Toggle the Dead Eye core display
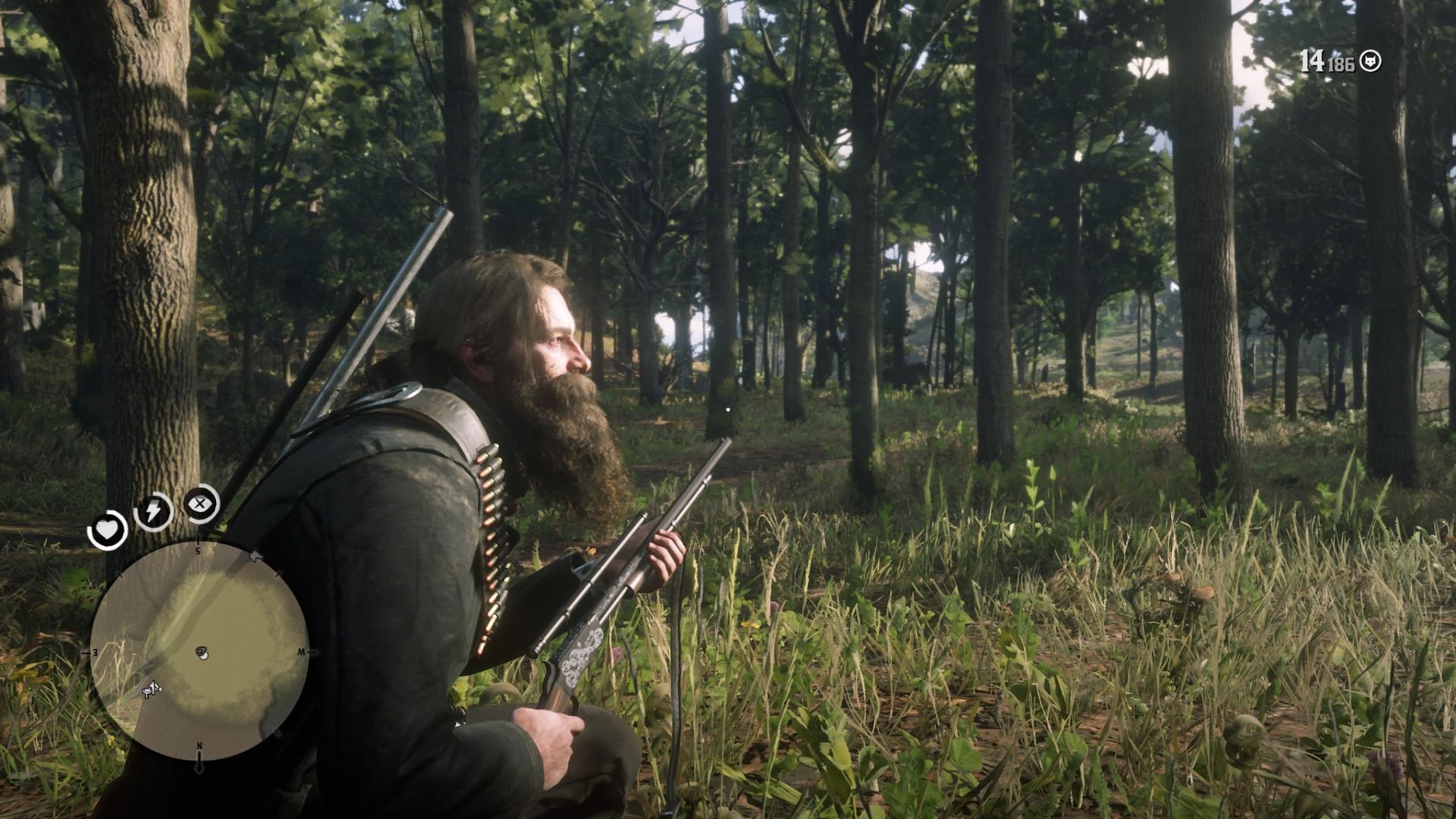Image resolution: width=1456 pixels, height=819 pixels. click(x=199, y=504)
